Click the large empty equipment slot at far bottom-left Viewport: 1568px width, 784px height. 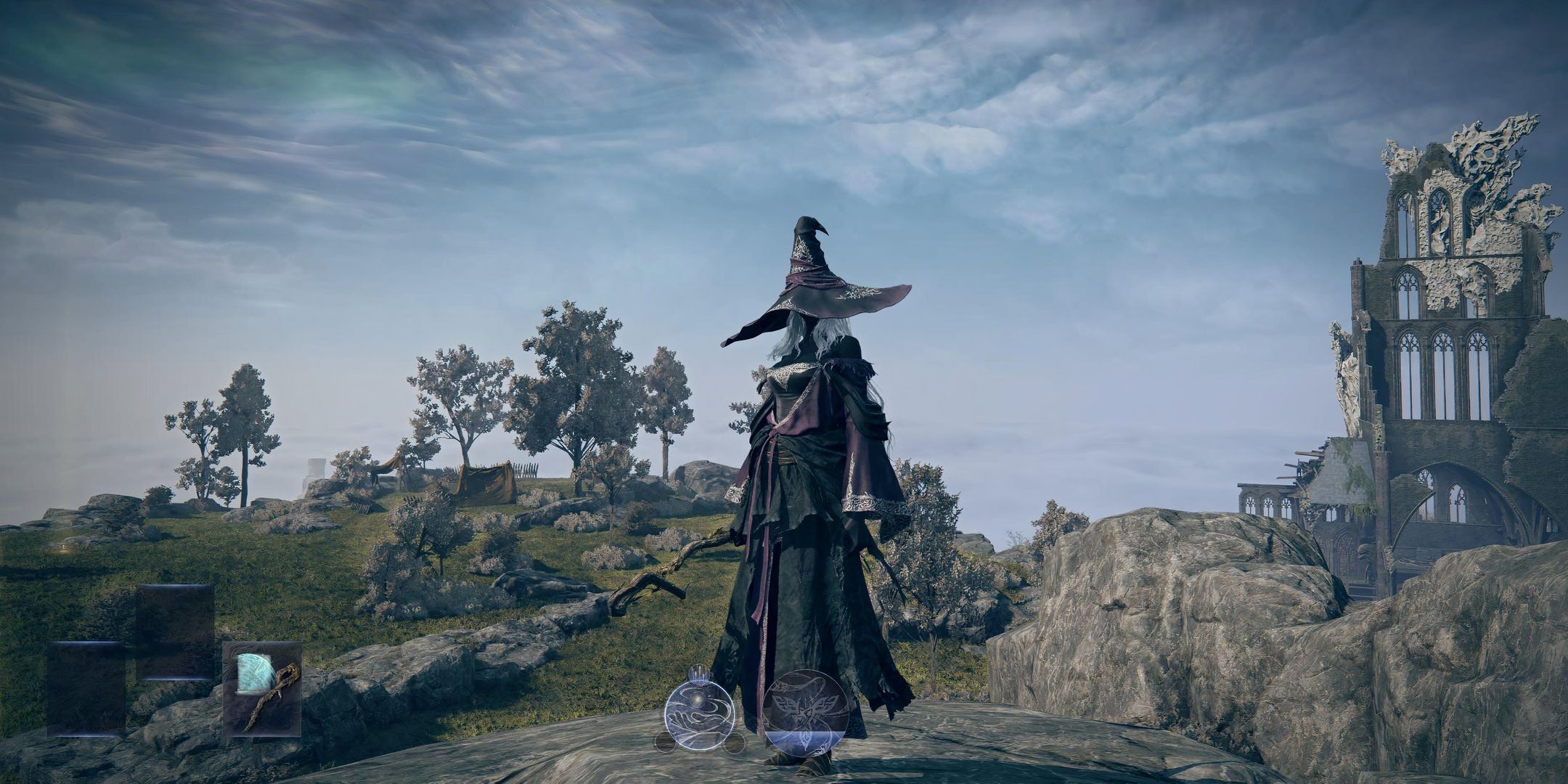click(x=84, y=690)
